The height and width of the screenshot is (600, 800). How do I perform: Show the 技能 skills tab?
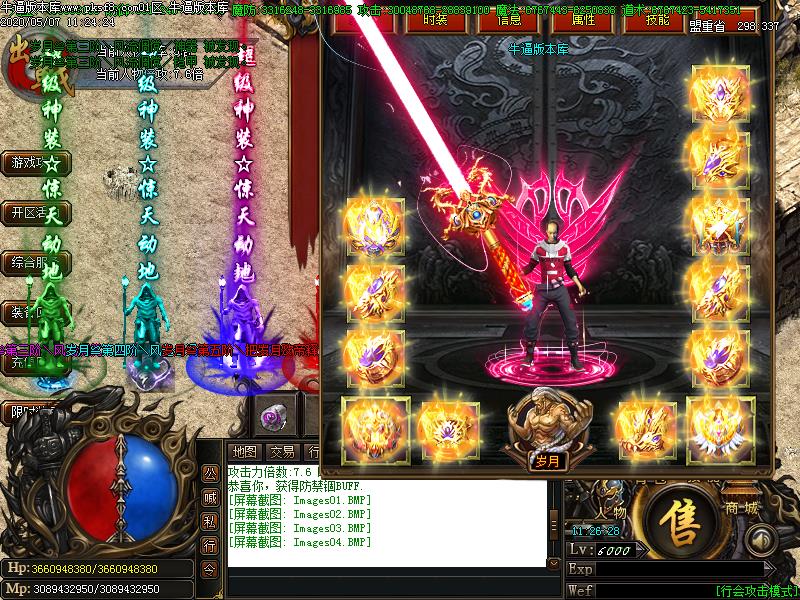(x=657, y=20)
